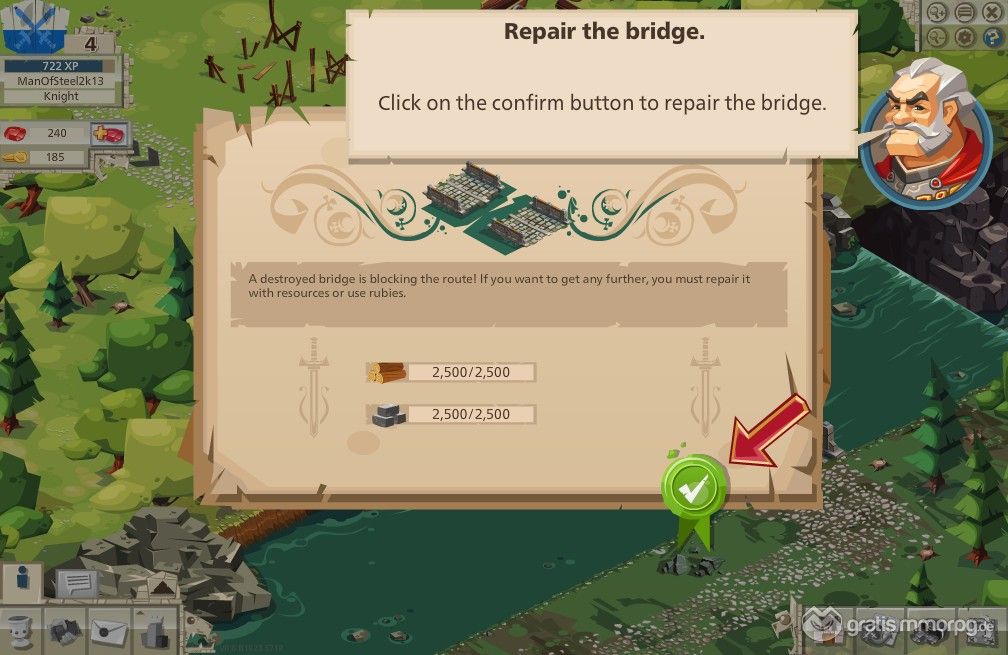This screenshot has height=655, width=1008.
Task: Open the sealed envelope mail icon
Action: tap(107, 630)
